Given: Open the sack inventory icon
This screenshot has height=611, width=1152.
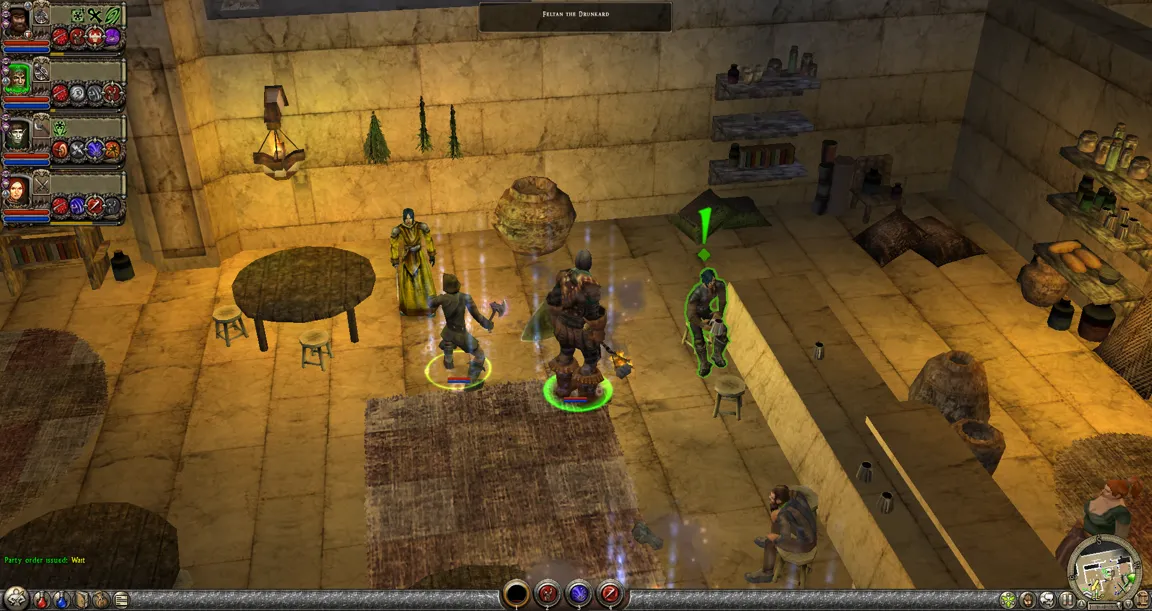Looking at the screenshot, I should tap(101, 600).
